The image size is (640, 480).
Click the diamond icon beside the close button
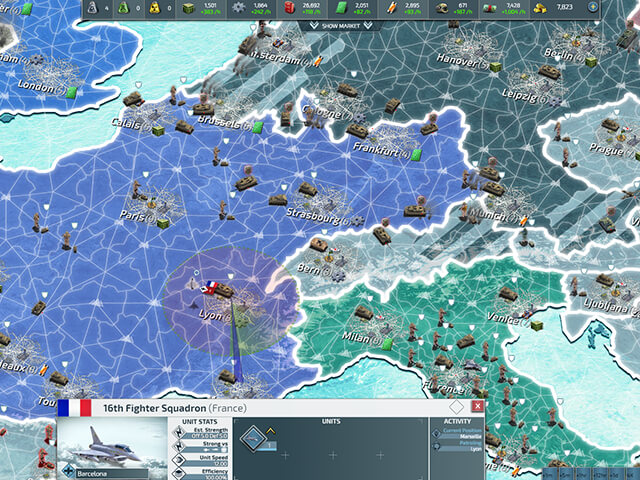click(456, 407)
